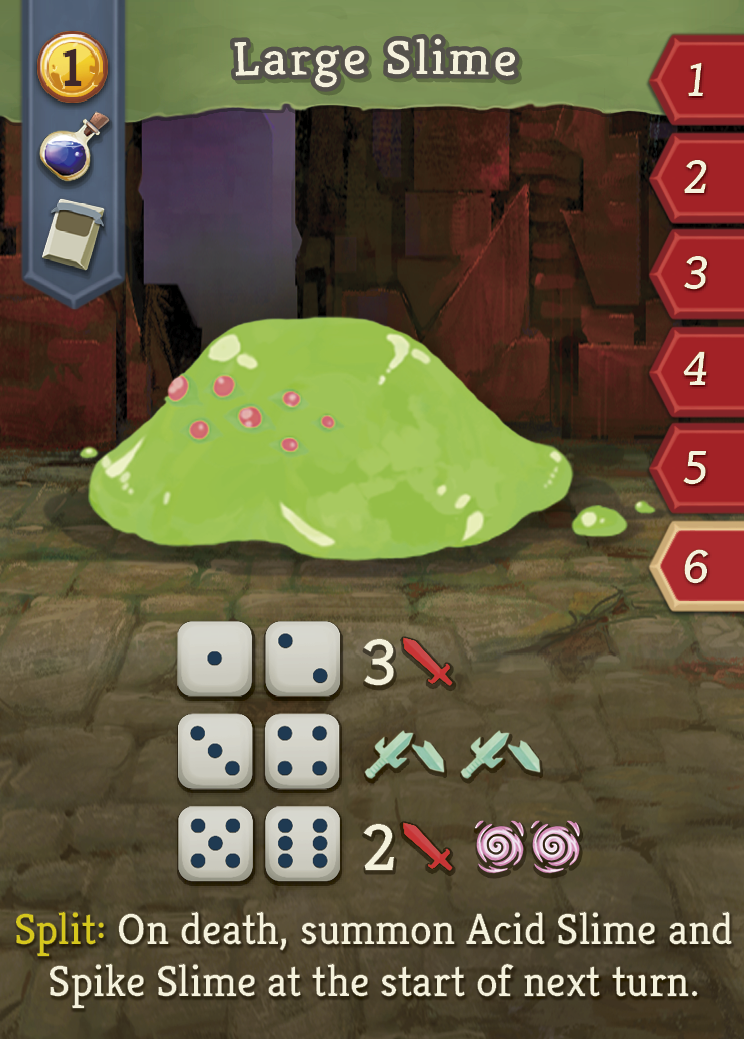744x1039 pixels.
Task: Choose the card reward icon
Action: click(72, 233)
